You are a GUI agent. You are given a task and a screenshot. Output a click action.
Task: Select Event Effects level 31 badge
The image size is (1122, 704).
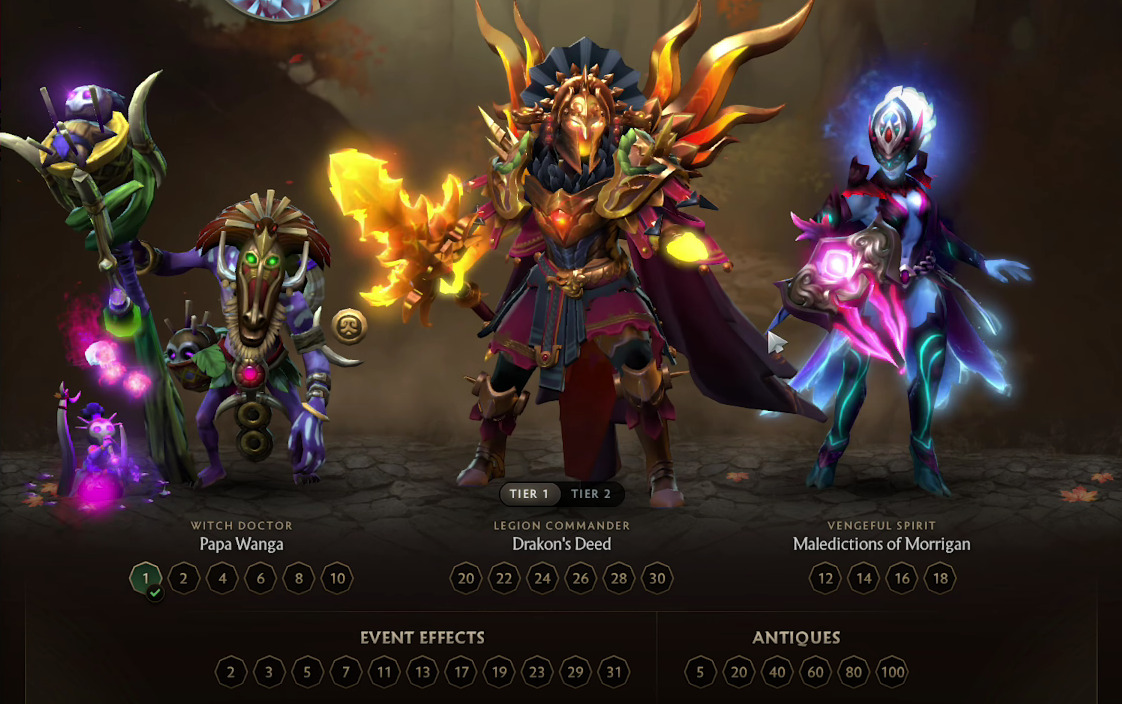coord(614,672)
